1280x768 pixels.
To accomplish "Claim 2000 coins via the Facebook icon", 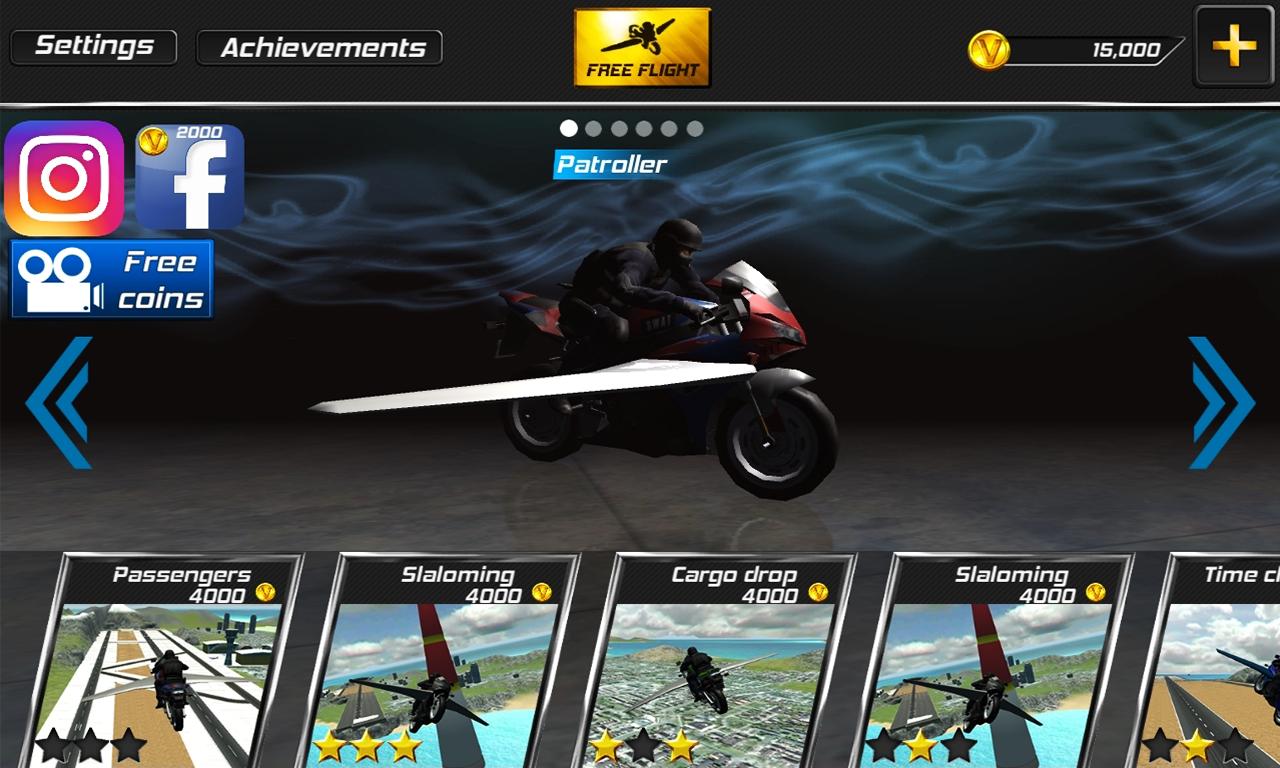I will [187, 180].
